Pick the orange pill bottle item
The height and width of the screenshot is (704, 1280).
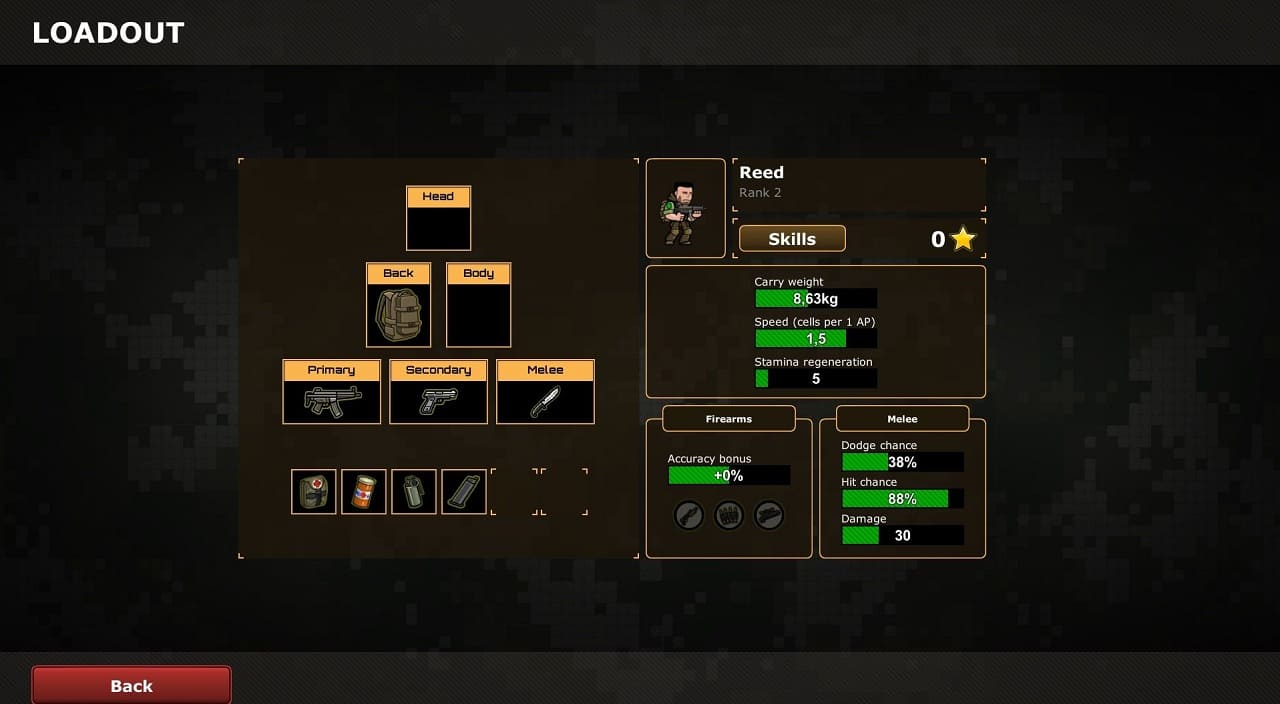coord(364,492)
